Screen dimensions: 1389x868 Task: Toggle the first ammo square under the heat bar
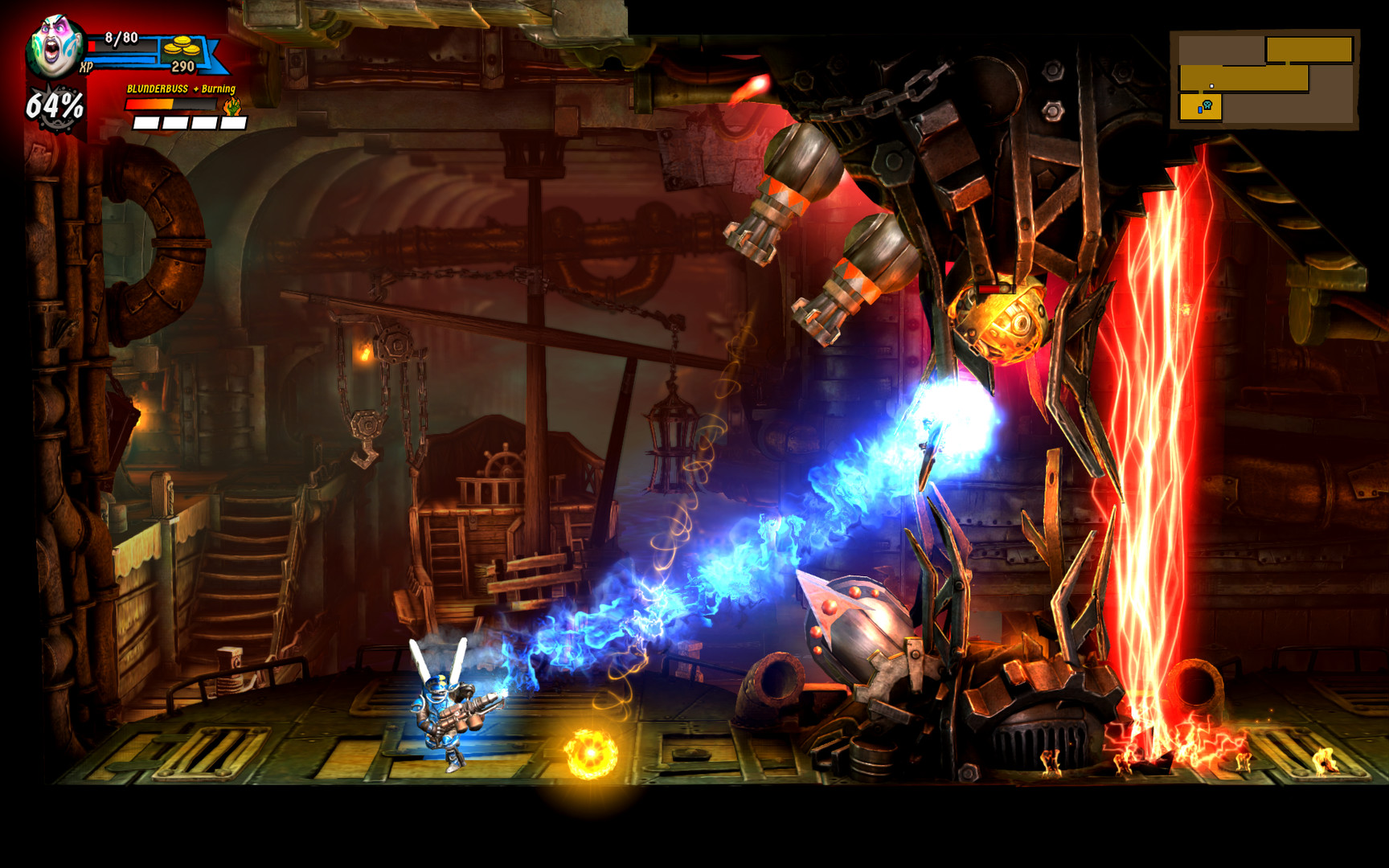[145, 125]
